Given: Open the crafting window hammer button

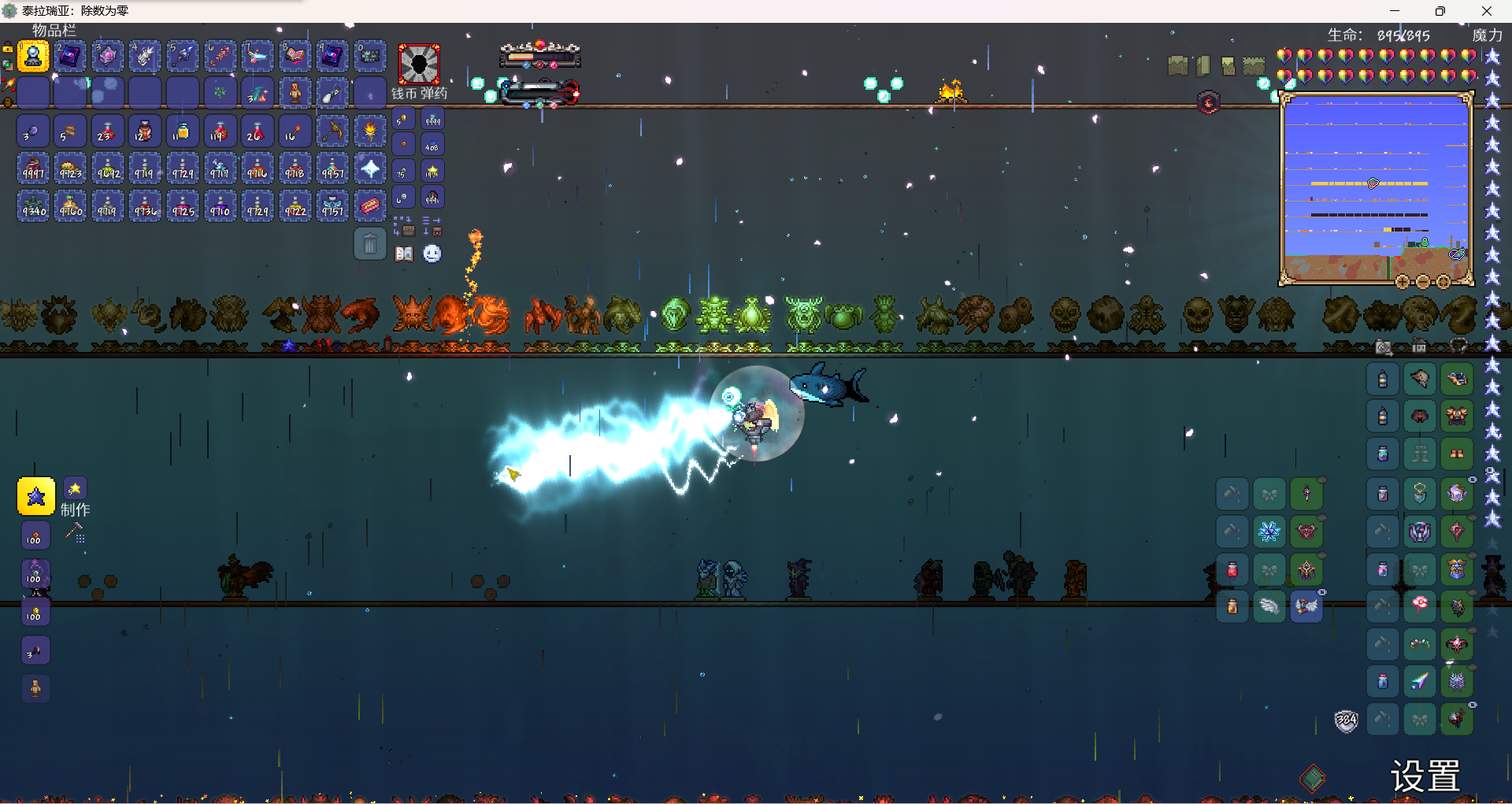Looking at the screenshot, I should (75, 533).
